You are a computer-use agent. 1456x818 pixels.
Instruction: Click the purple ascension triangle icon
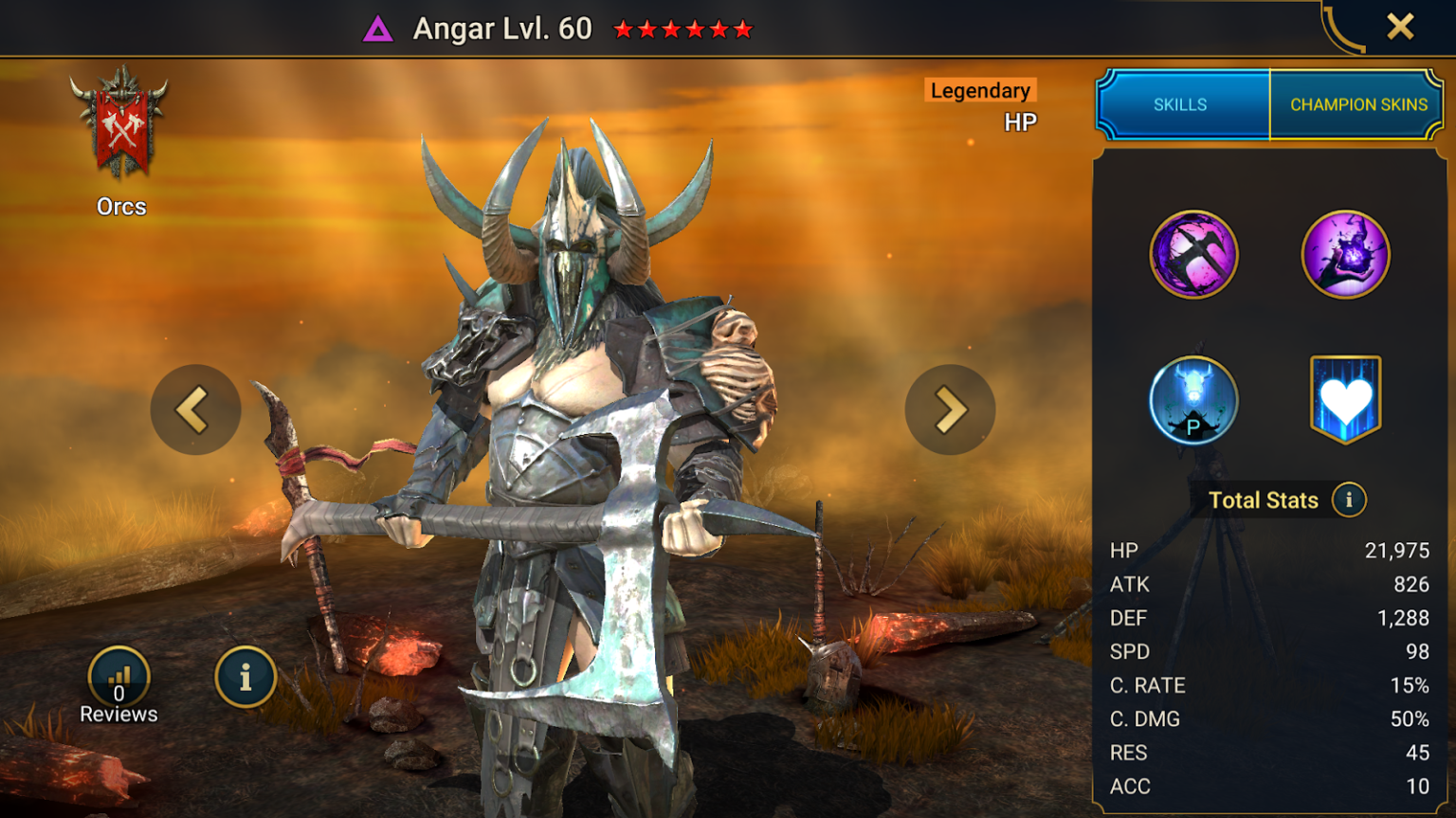coord(381,27)
